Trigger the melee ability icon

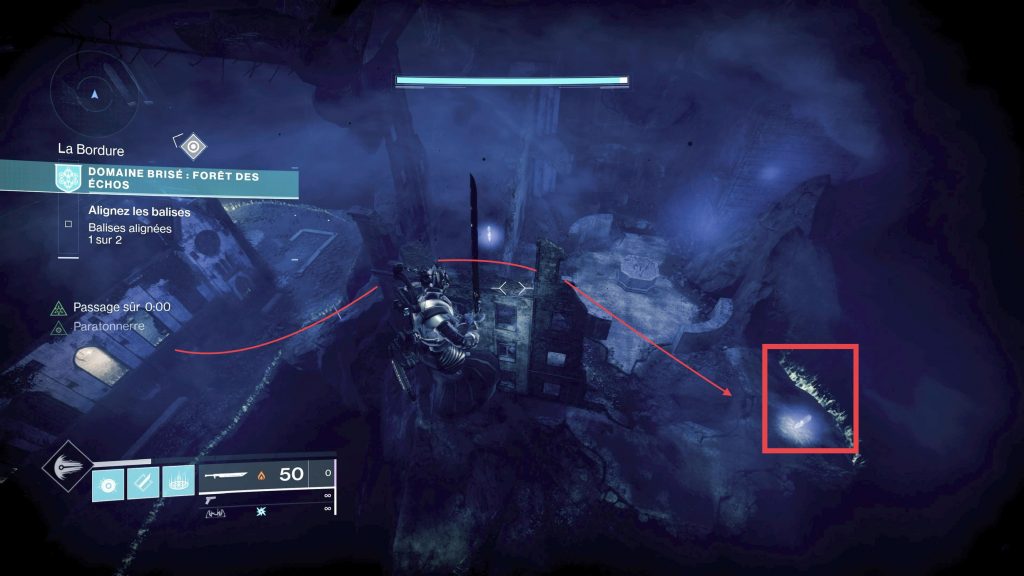click(143, 484)
